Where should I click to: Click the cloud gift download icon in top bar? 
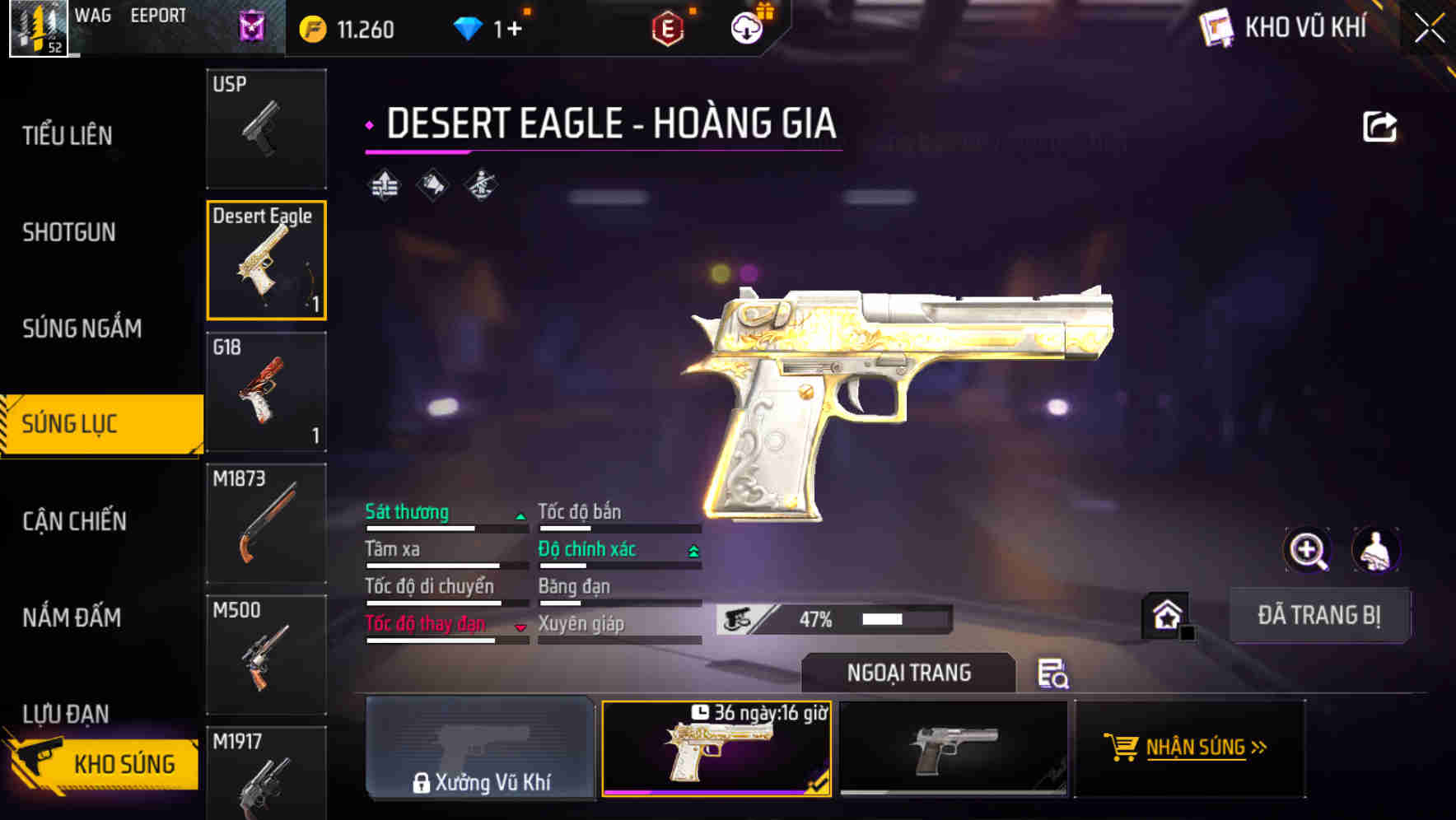745,27
